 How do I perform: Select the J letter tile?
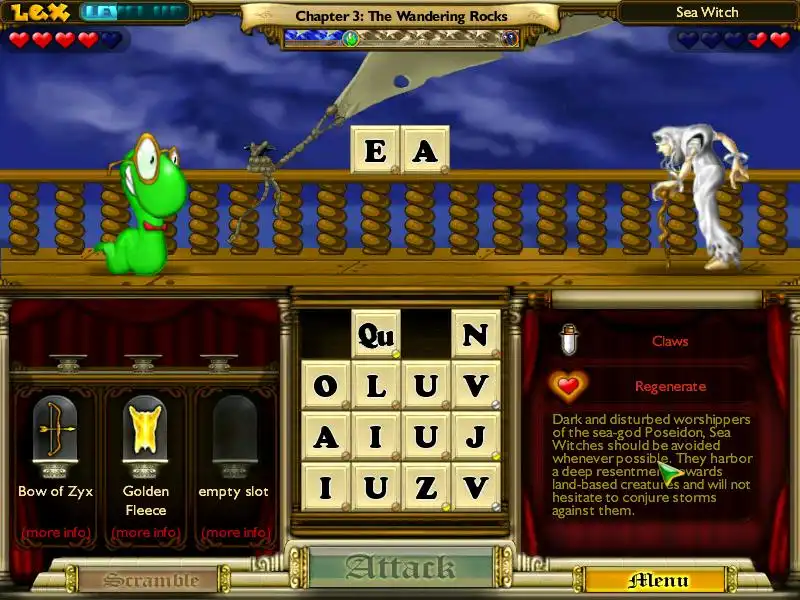point(476,436)
